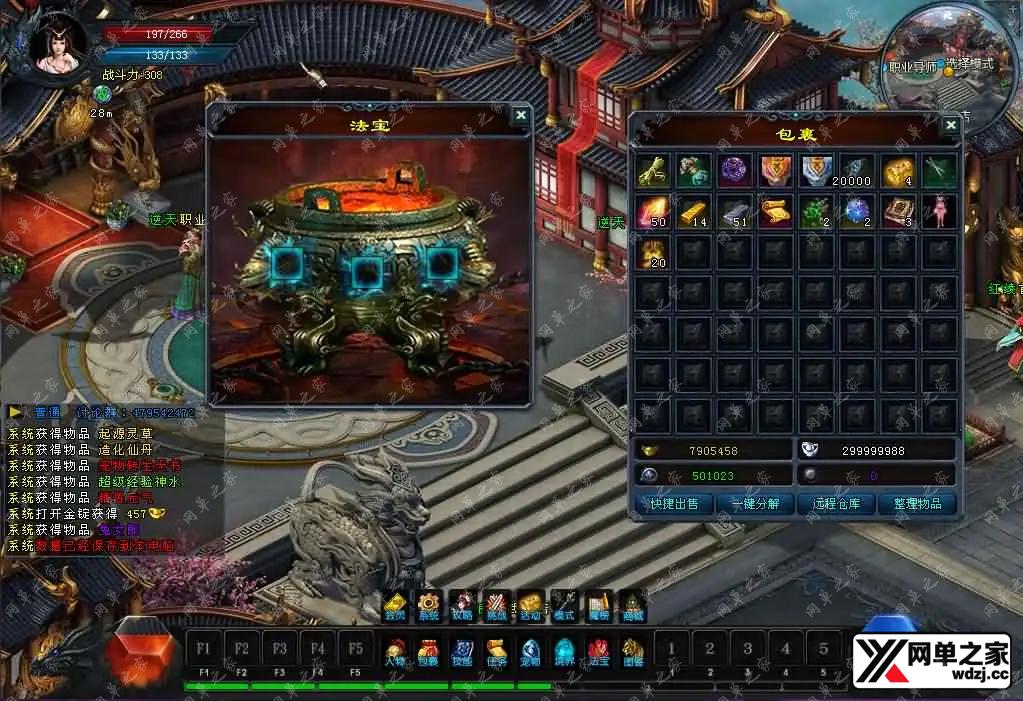Open the 活动 events menu
This screenshot has height=701, width=1023.
tap(531, 605)
